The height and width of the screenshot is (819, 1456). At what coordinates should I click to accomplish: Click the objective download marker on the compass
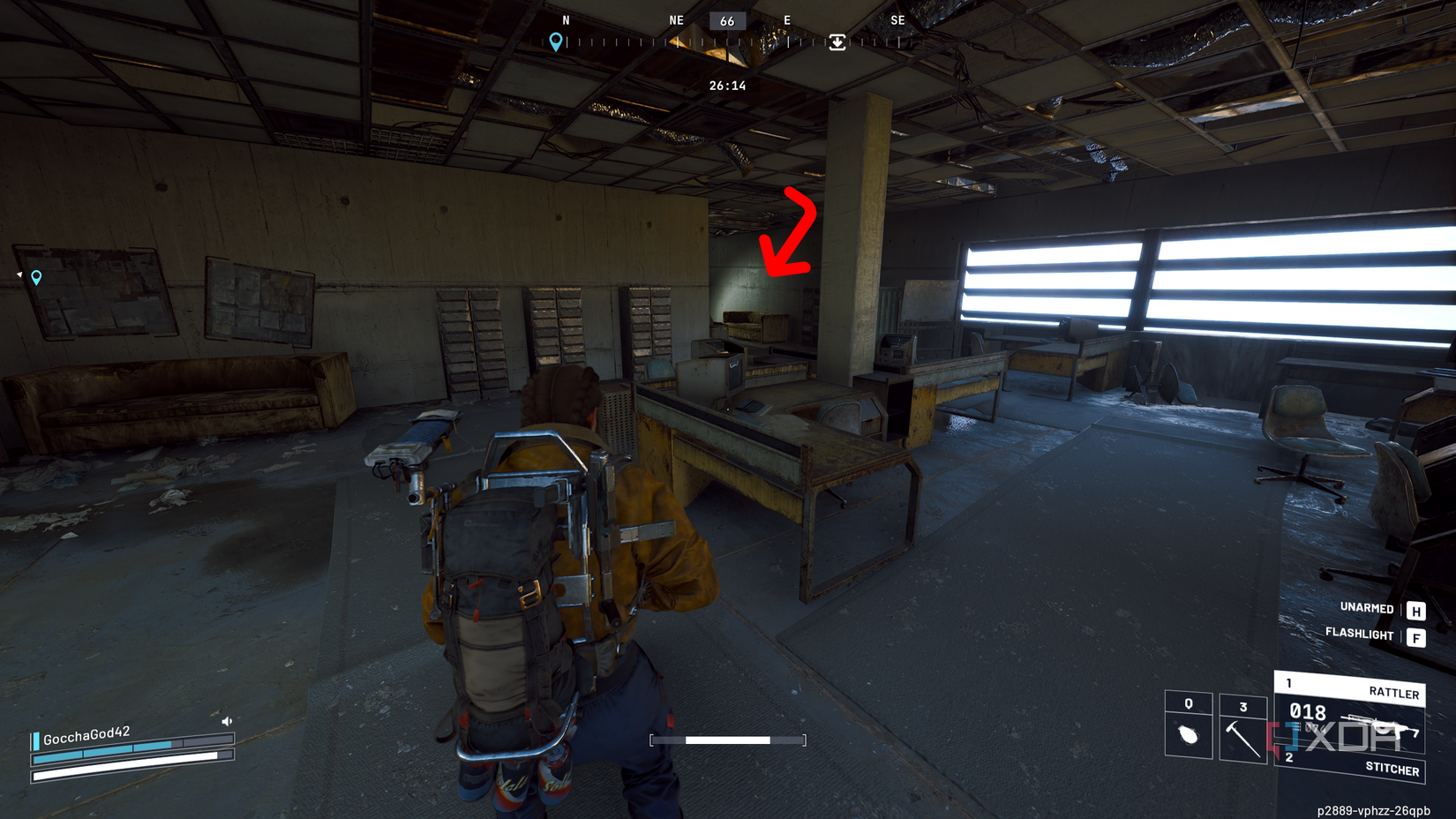click(x=837, y=42)
